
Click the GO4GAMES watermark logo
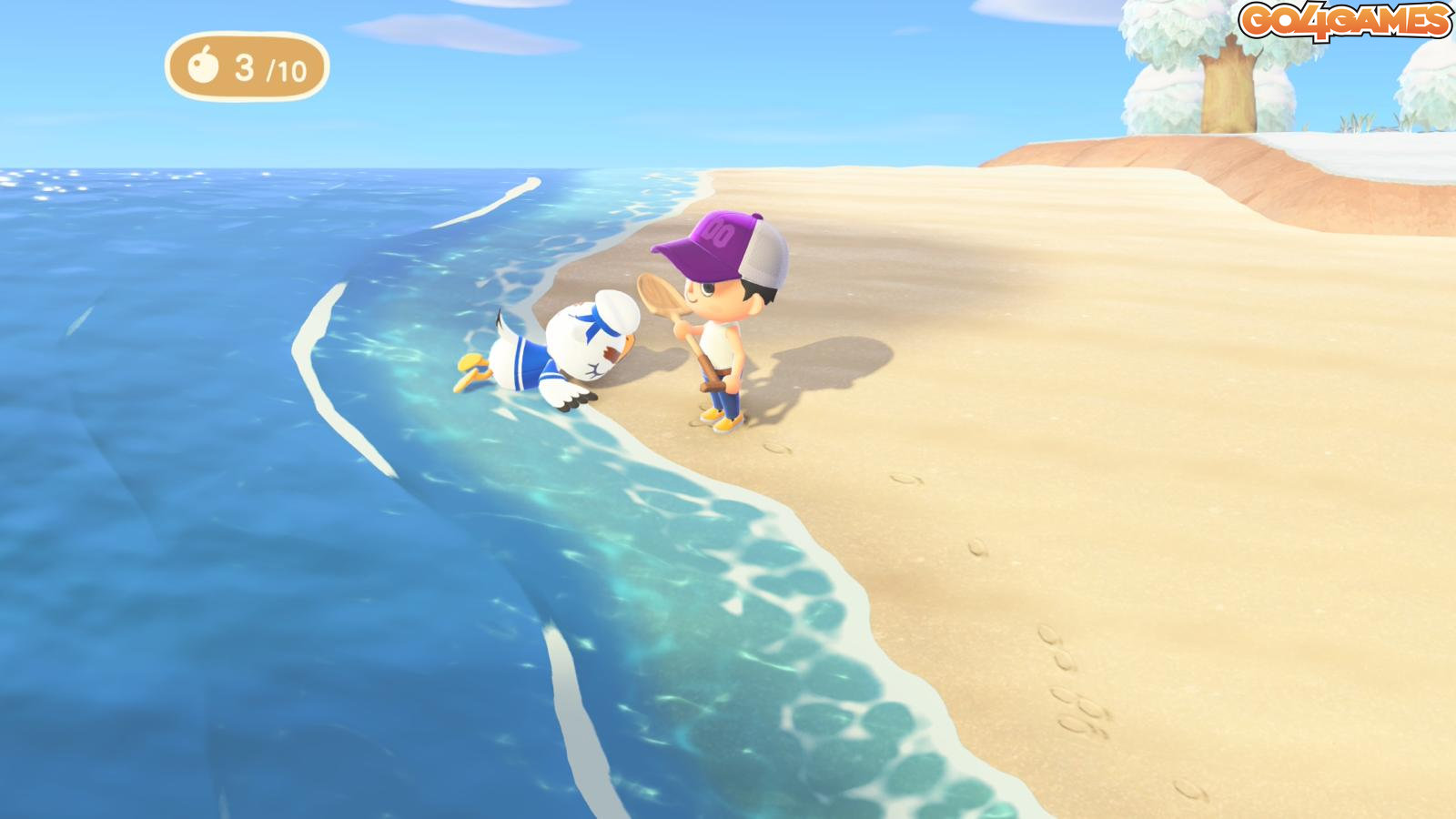pos(1344,21)
